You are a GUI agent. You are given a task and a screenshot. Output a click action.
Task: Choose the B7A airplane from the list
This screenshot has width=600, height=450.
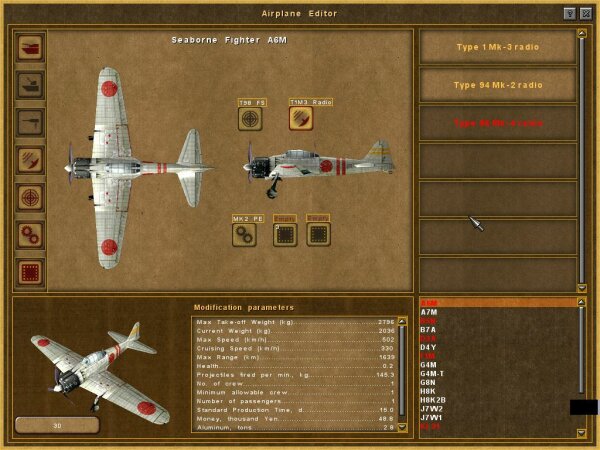pos(428,329)
